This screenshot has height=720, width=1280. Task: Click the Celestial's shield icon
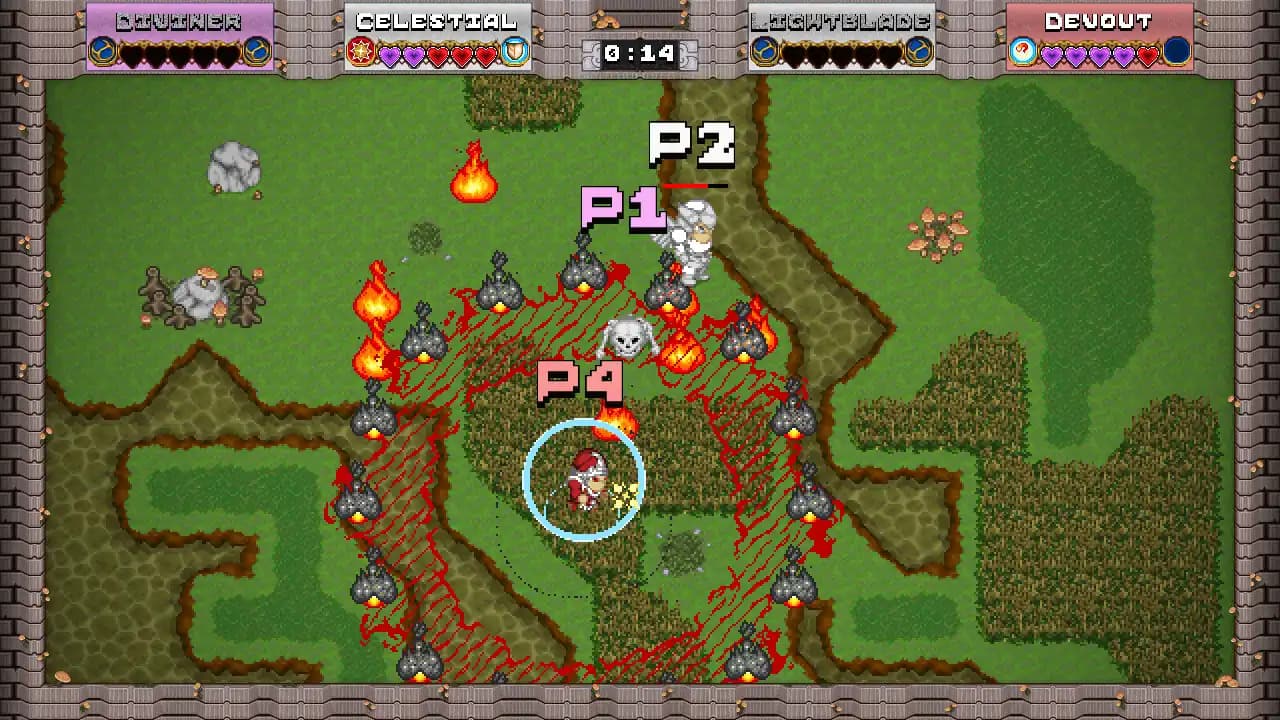coord(513,52)
